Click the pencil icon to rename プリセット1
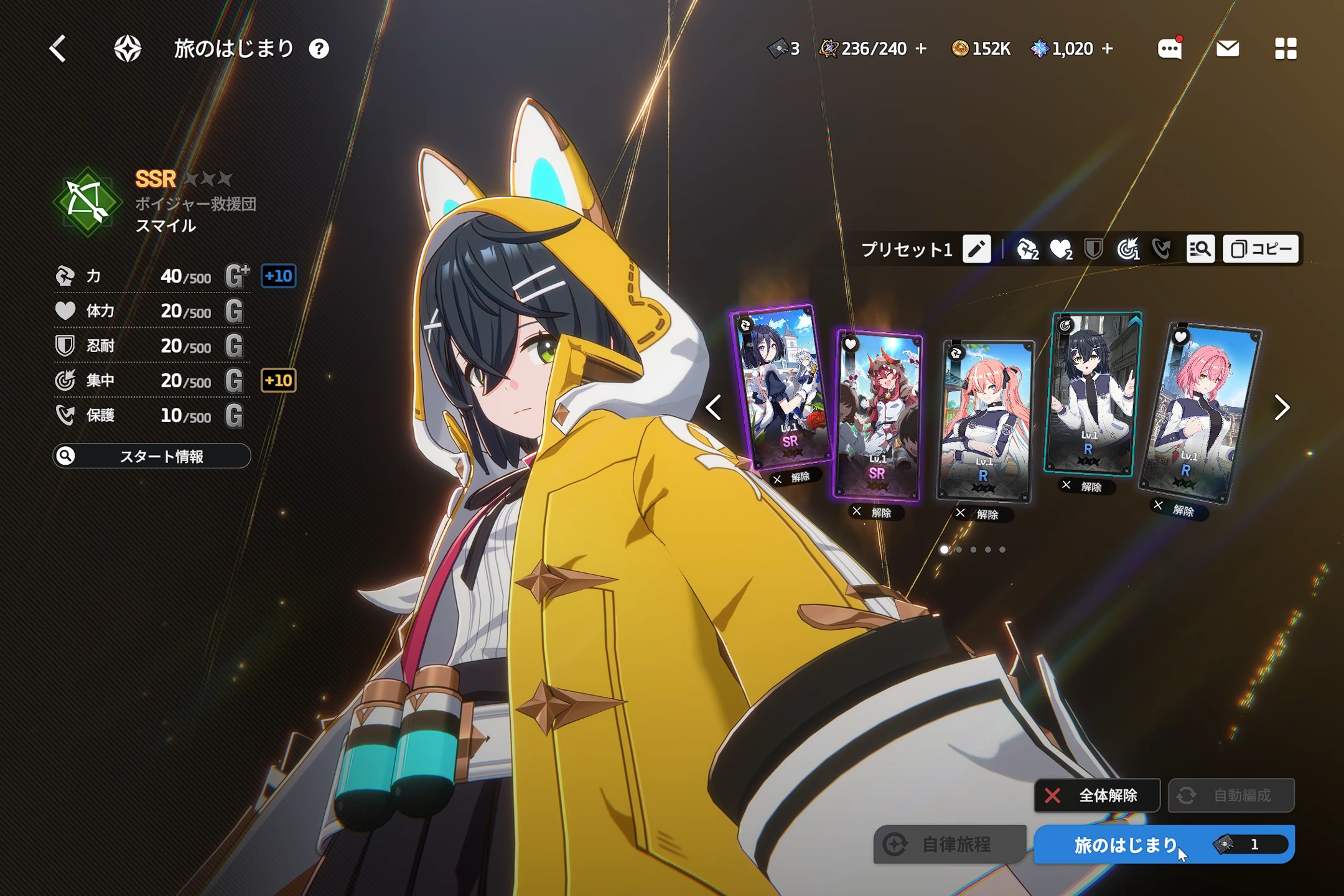The width and height of the screenshot is (1344, 896). pyautogui.click(x=976, y=250)
